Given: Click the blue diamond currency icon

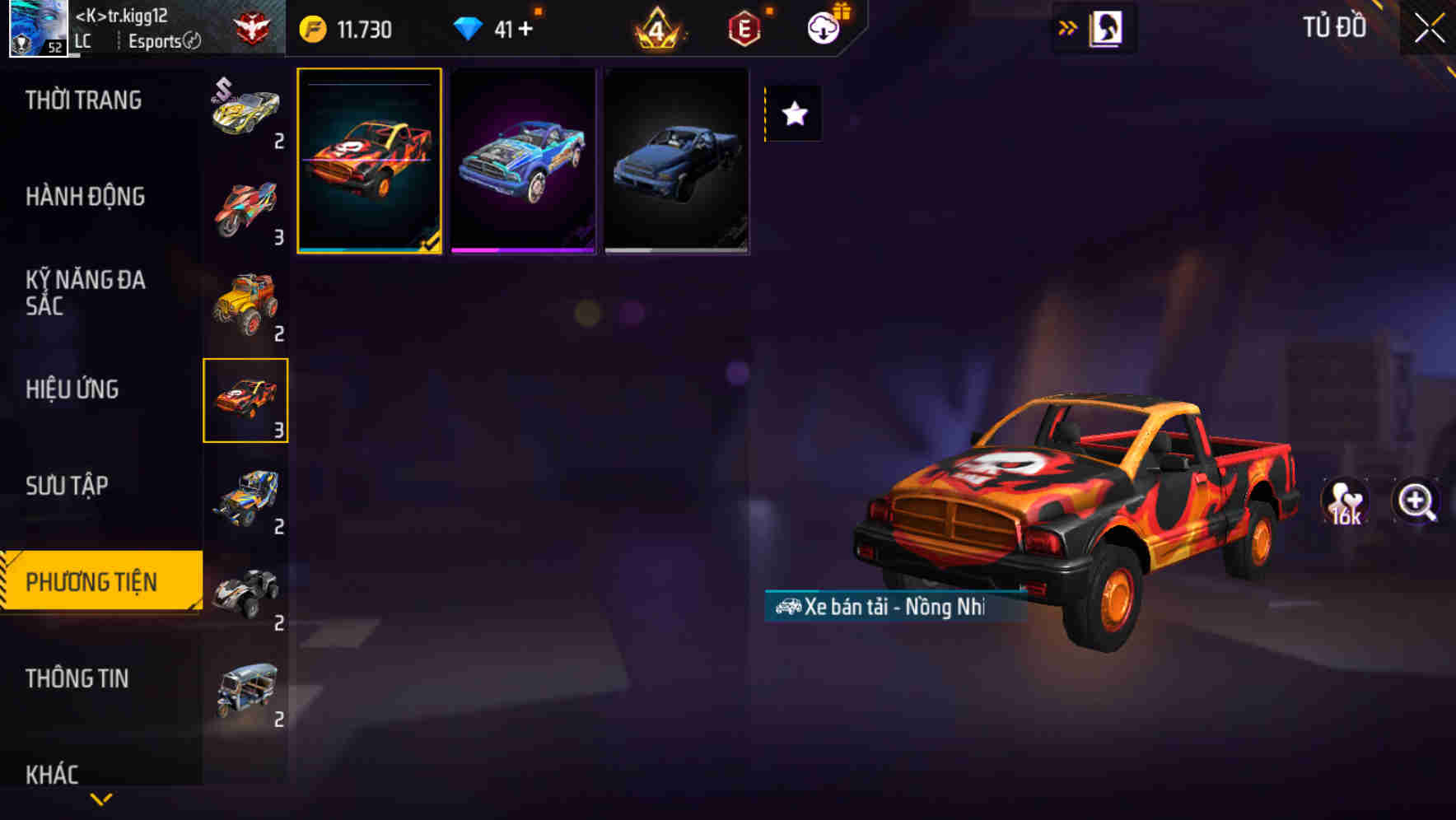Looking at the screenshot, I should tap(469, 27).
